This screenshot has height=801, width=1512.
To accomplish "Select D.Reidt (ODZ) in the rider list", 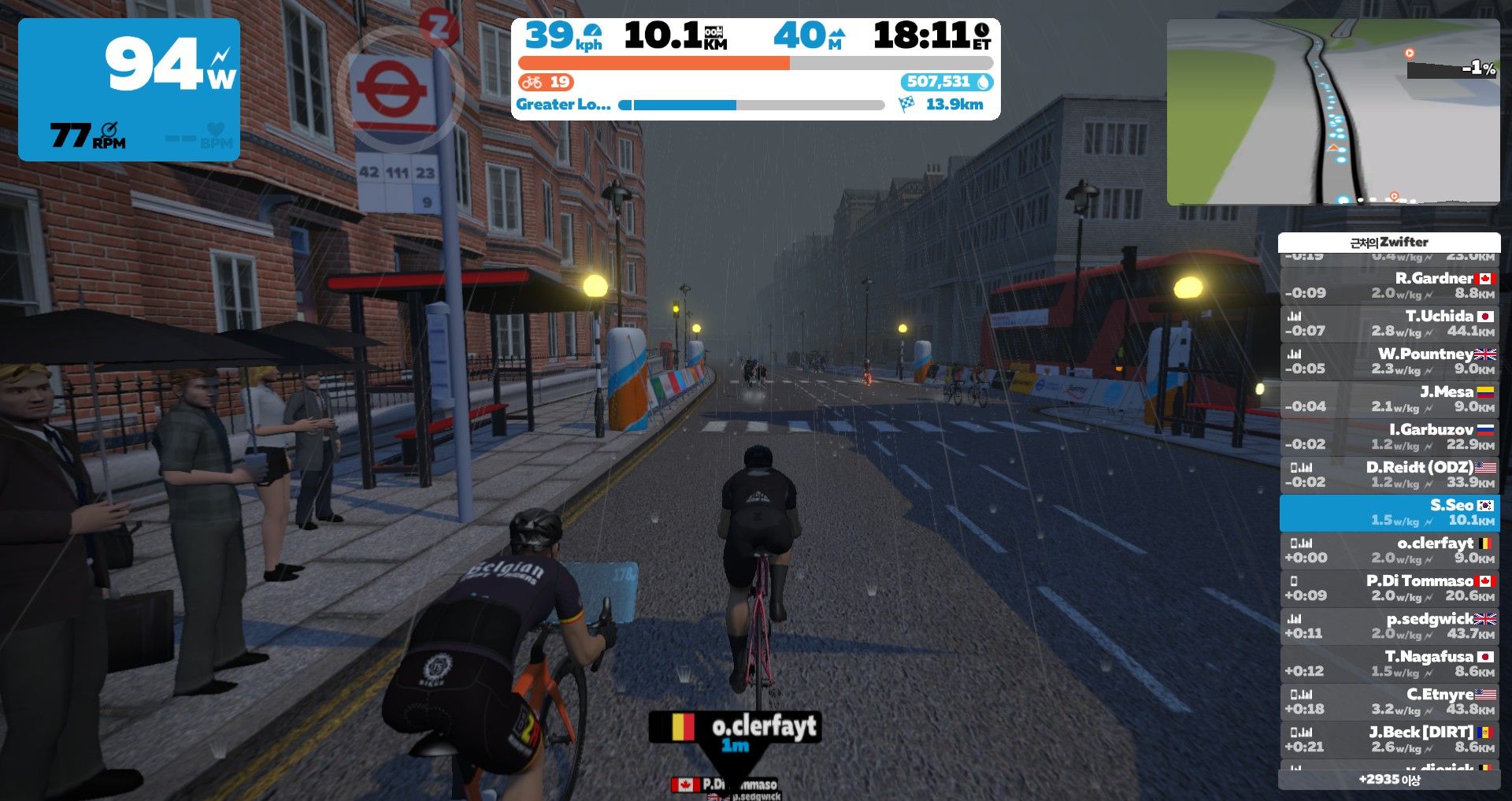I will click(x=1389, y=474).
